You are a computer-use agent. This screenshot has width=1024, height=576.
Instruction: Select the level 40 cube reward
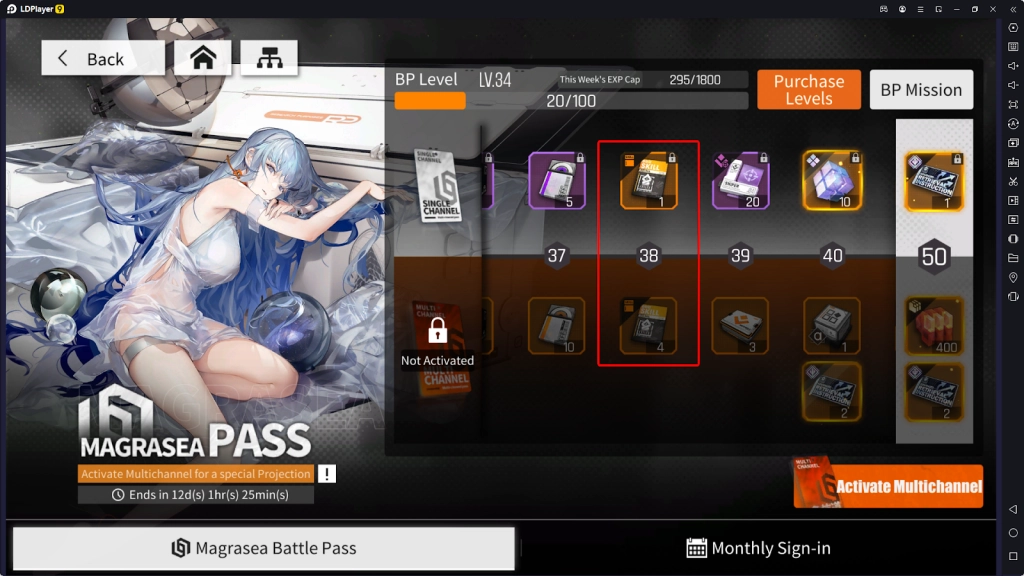[x=831, y=180]
